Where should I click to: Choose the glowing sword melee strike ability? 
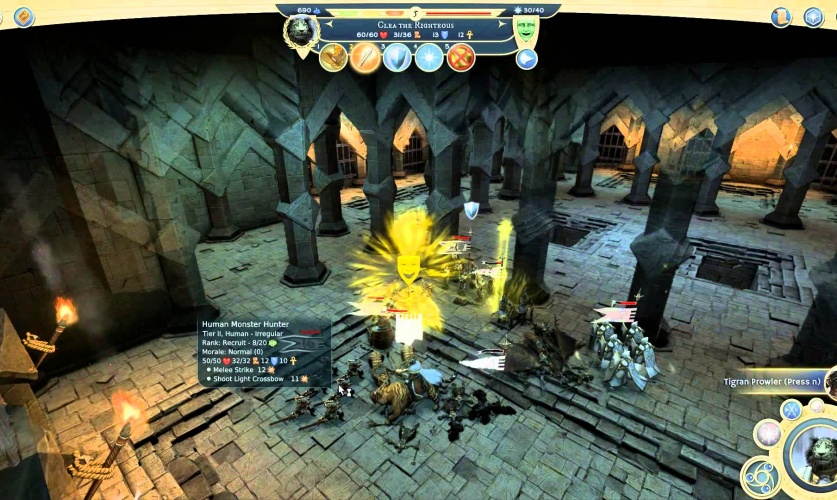pos(365,57)
